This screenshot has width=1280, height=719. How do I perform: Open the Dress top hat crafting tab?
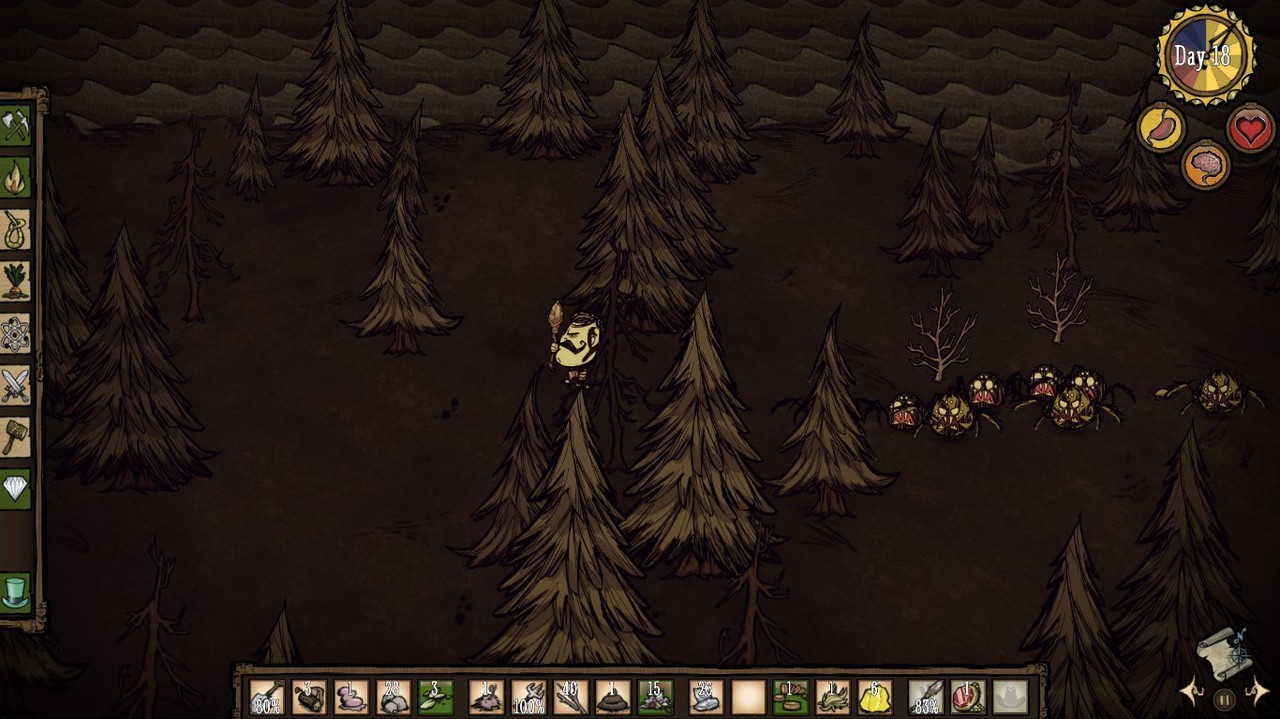pos(15,592)
